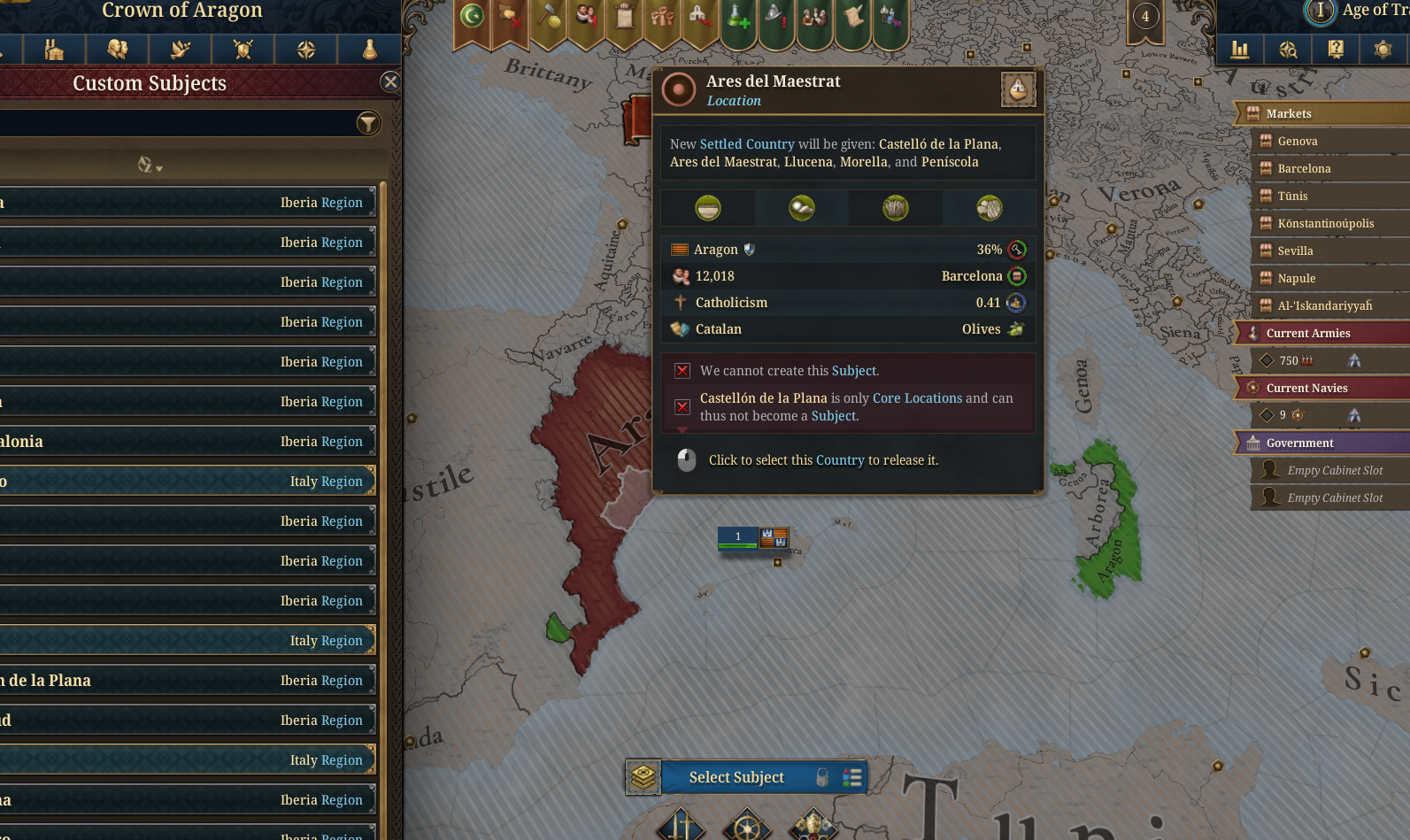The height and width of the screenshot is (840, 1410).
Task: Select the Genova market entry
Action: (1298, 140)
